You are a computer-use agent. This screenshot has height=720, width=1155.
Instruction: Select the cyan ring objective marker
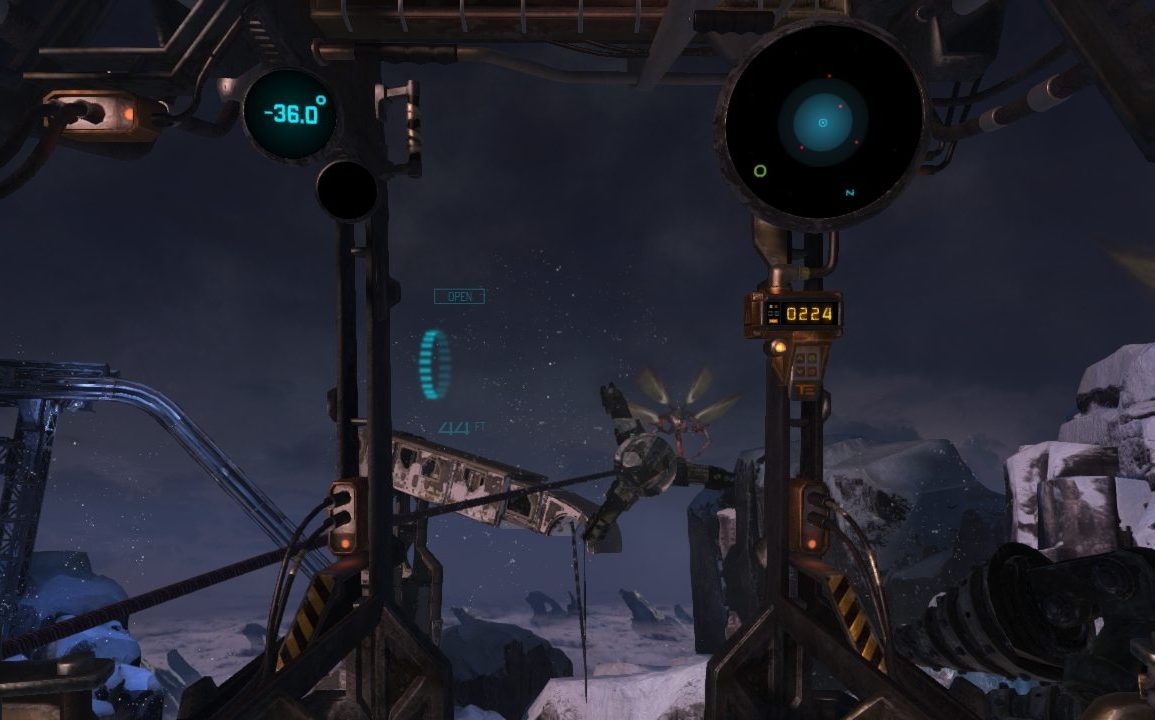[435, 364]
